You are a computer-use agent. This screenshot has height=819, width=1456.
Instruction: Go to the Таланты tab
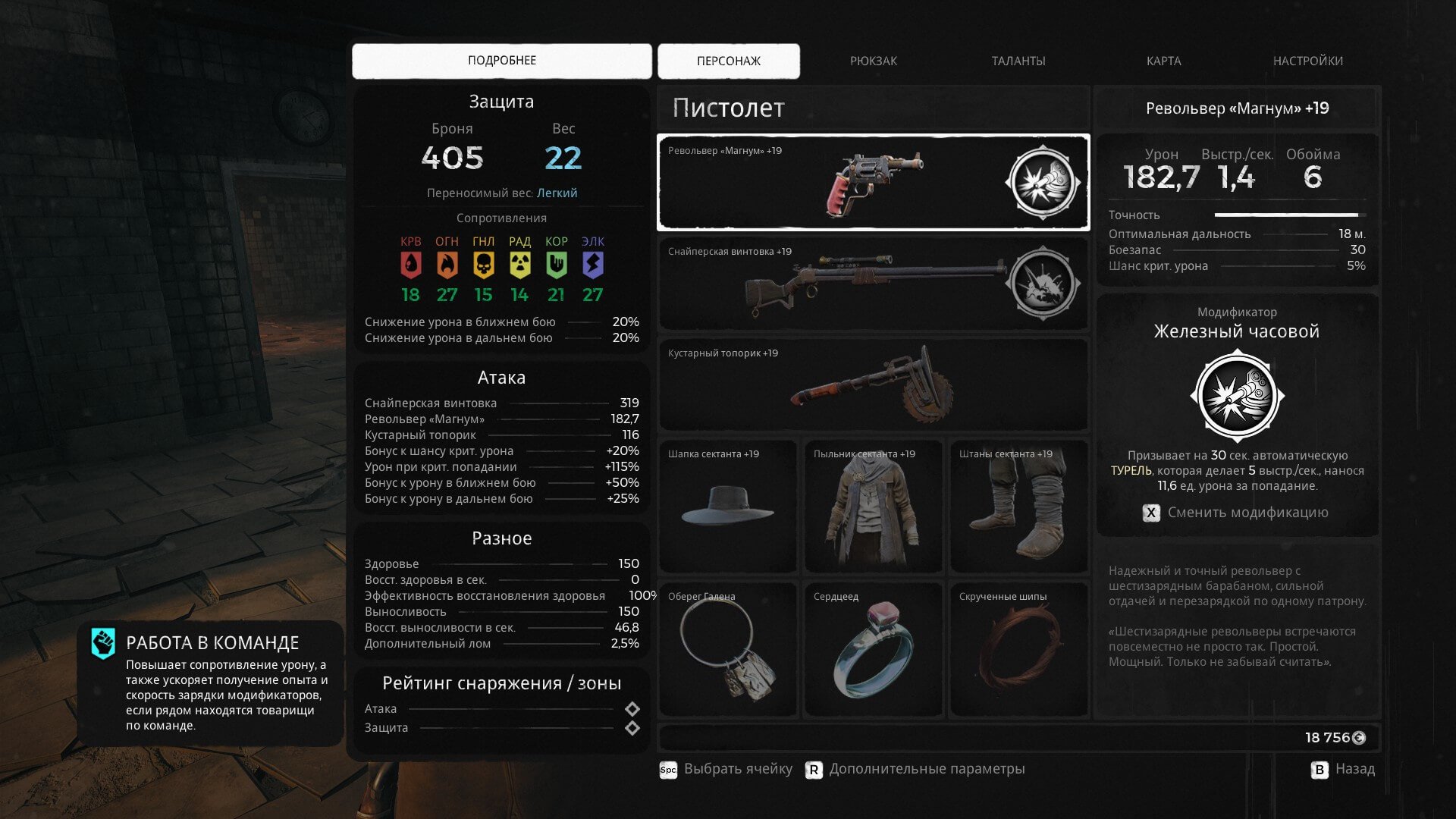[1018, 61]
